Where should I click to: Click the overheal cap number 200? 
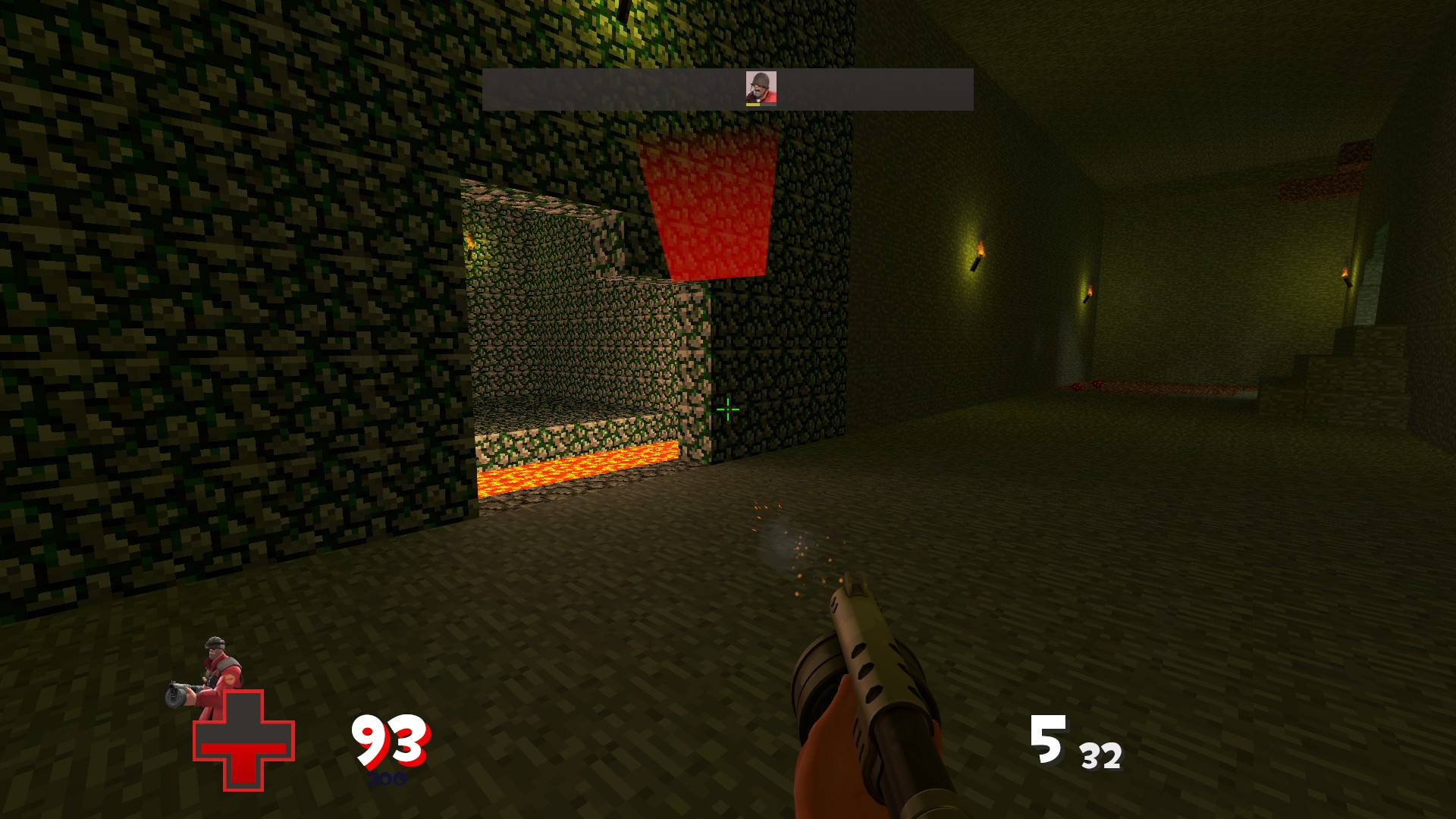(387, 778)
